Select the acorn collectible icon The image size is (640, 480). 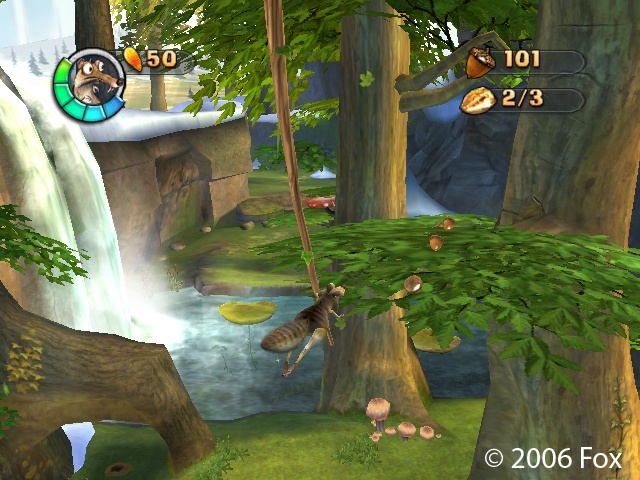tap(479, 61)
